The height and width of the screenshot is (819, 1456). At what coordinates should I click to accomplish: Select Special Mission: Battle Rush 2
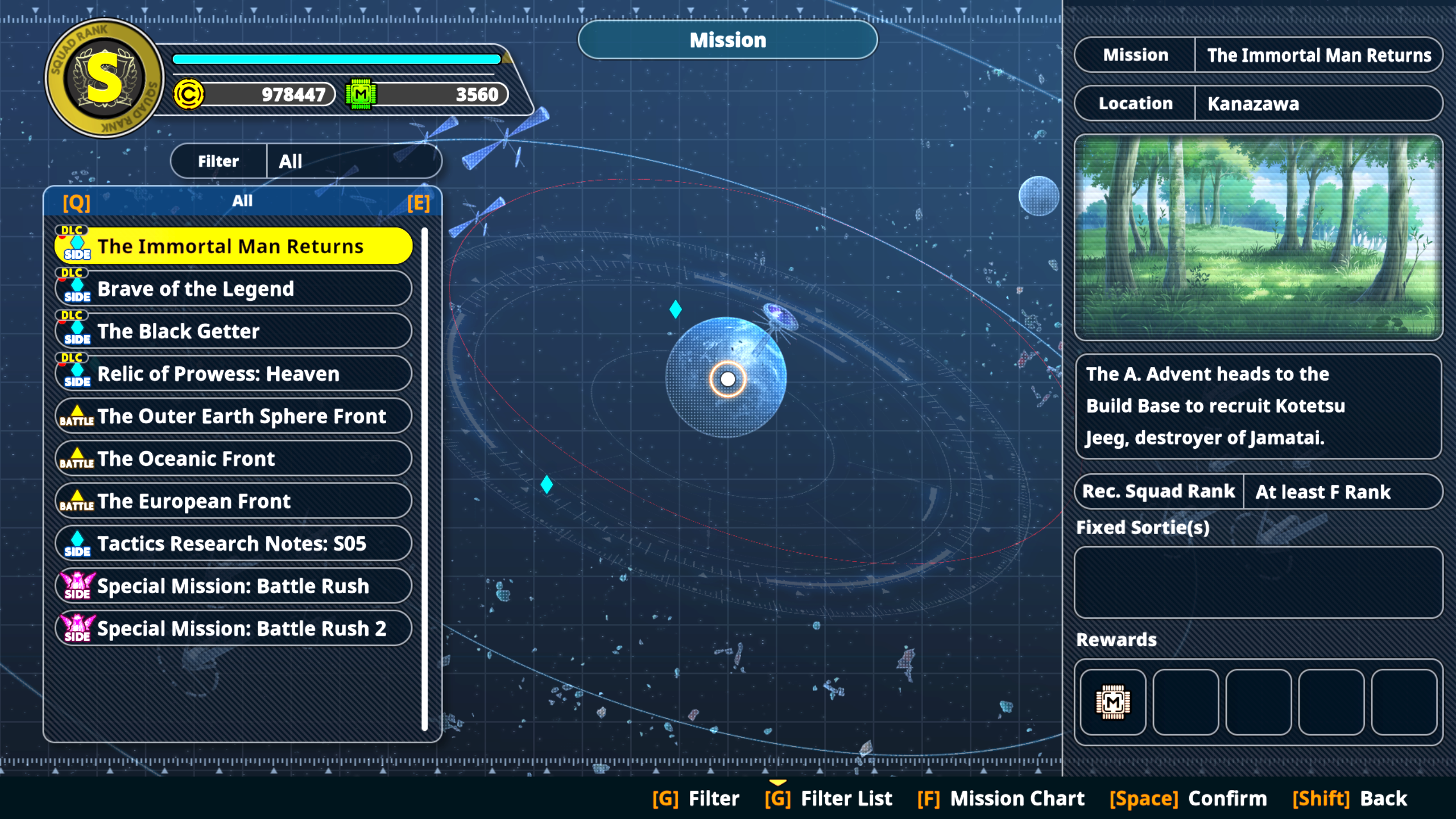pyautogui.click(x=233, y=628)
